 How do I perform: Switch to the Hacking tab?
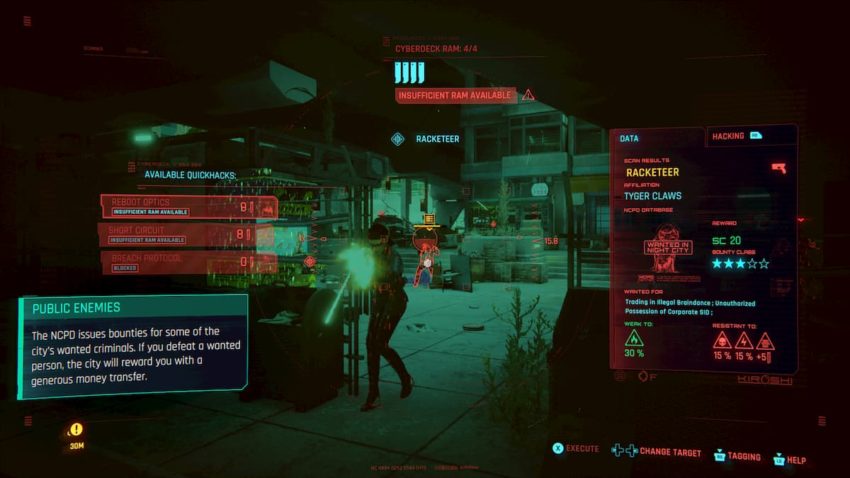tap(740, 136)
